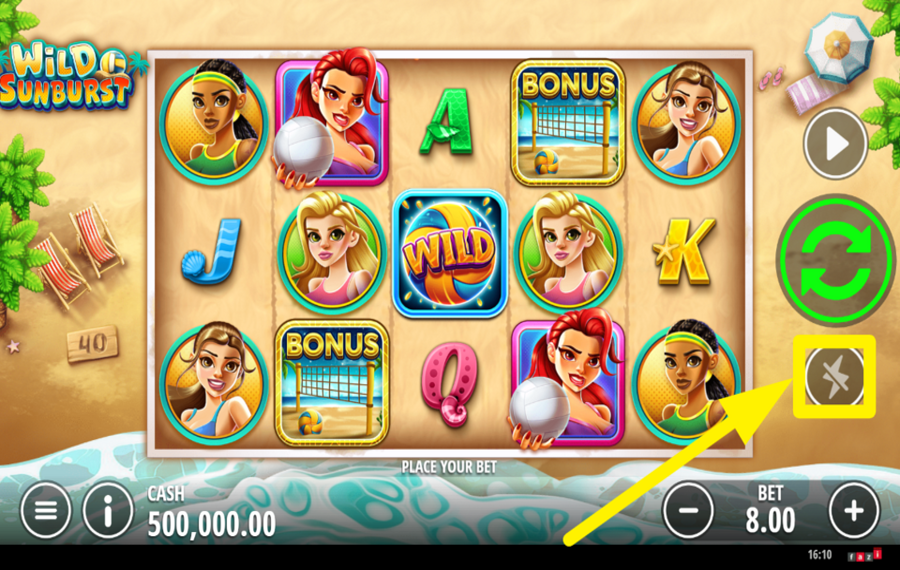Screen dimensions: 900x570
Task: Open the hamburger menu
Action: tap(45, 512)
